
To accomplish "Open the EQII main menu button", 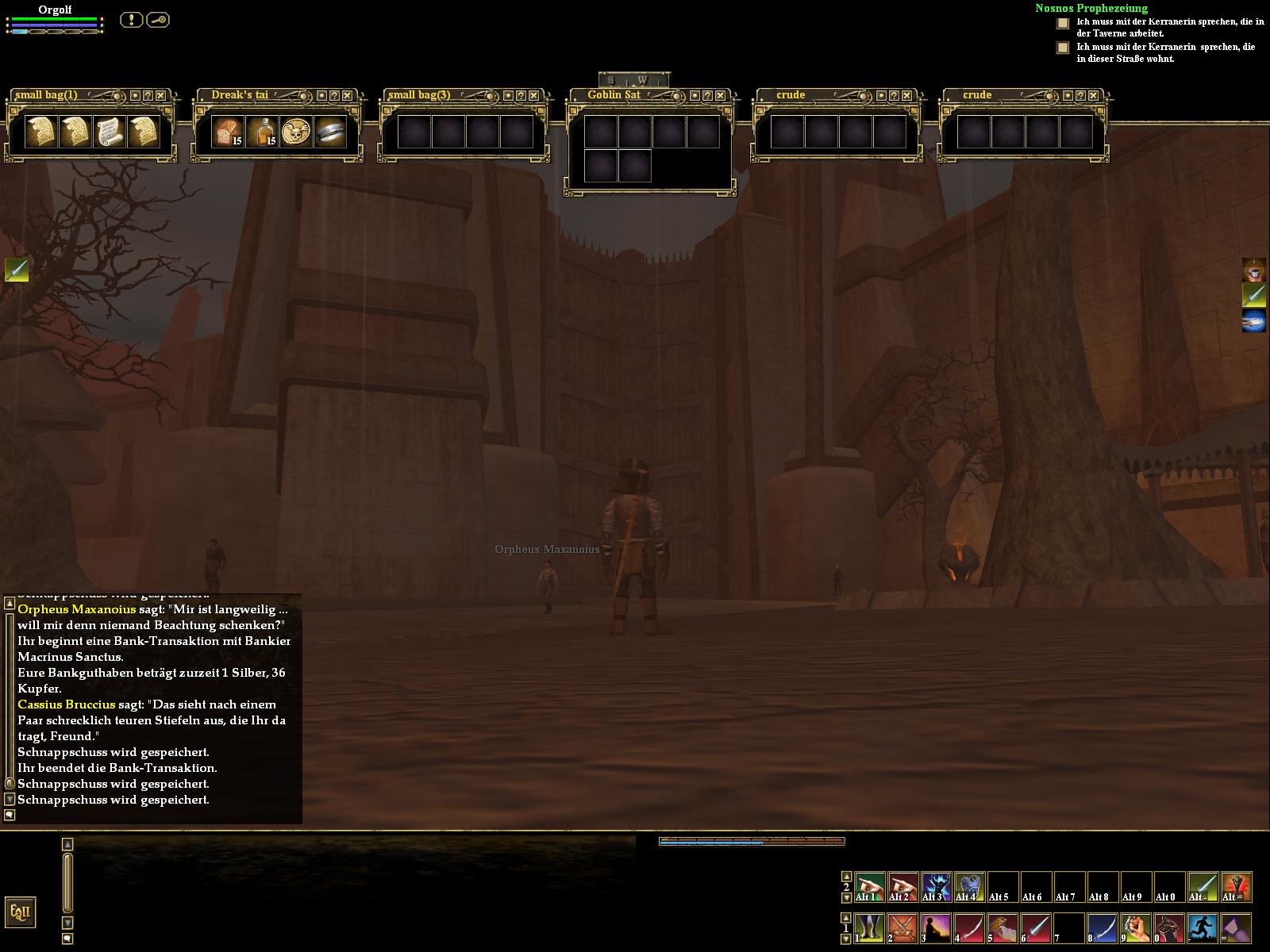I will (20, 912).
